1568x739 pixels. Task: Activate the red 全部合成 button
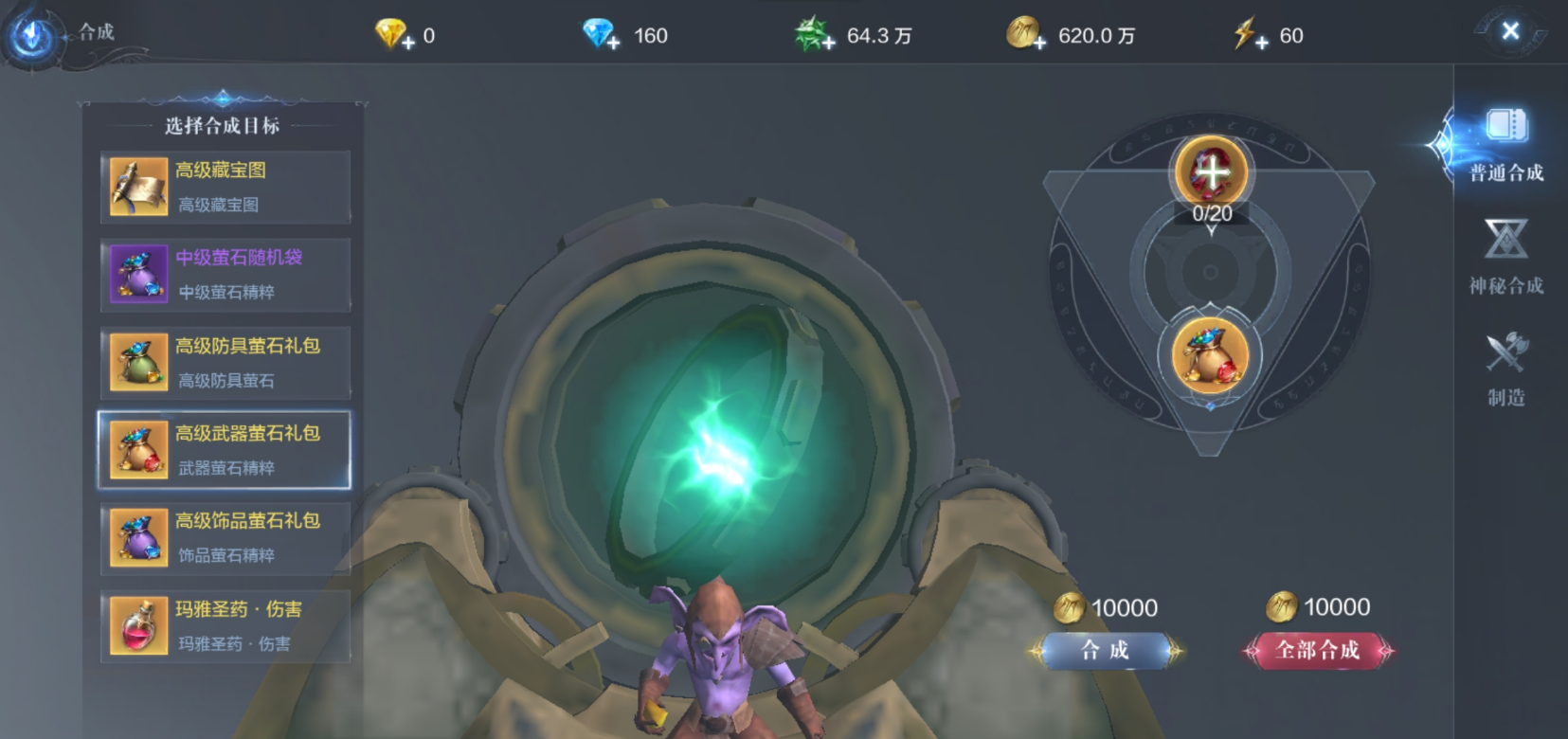click(1317, 650)
